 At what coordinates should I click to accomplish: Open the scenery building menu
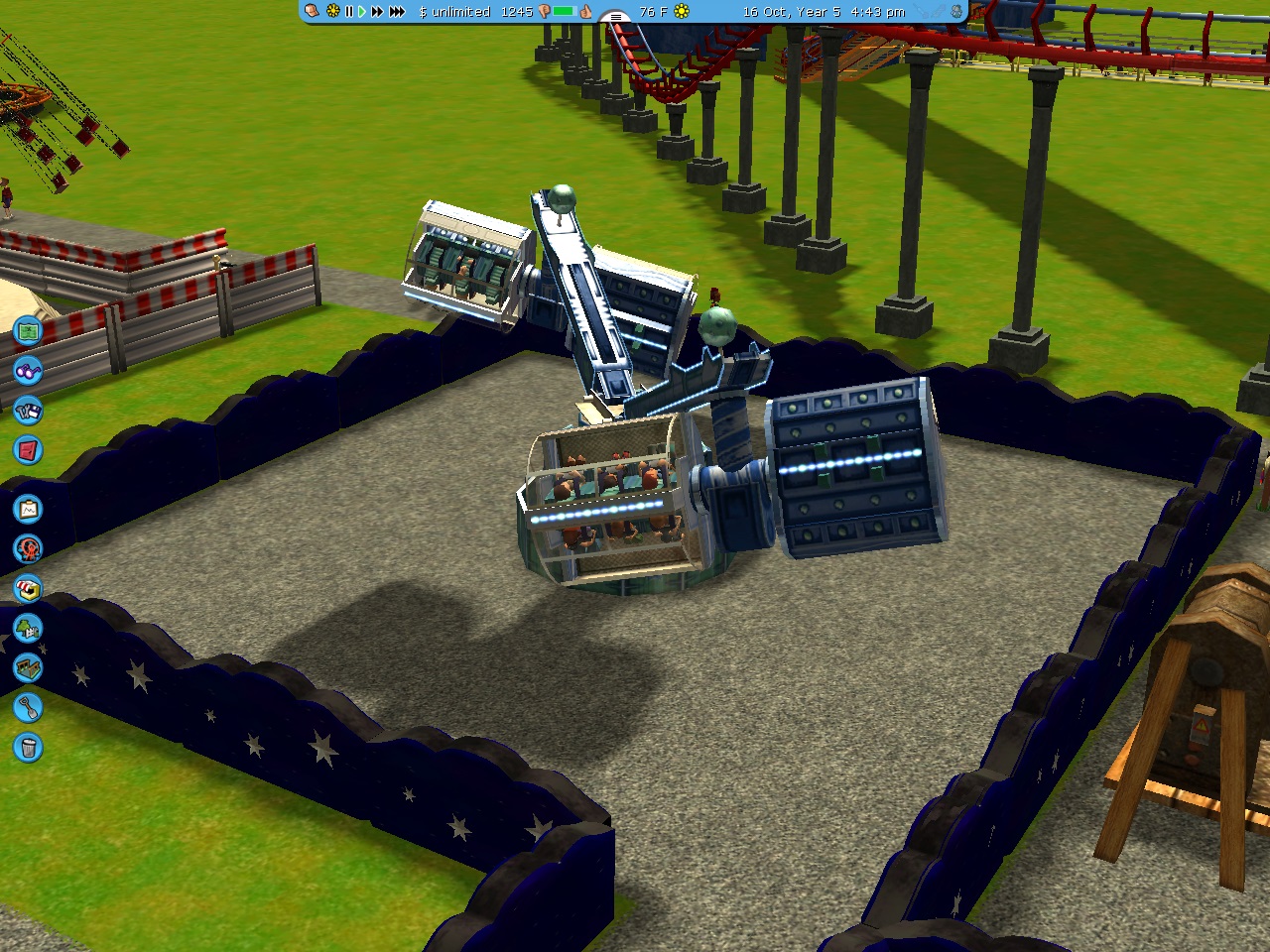click(x=28, y=629)
